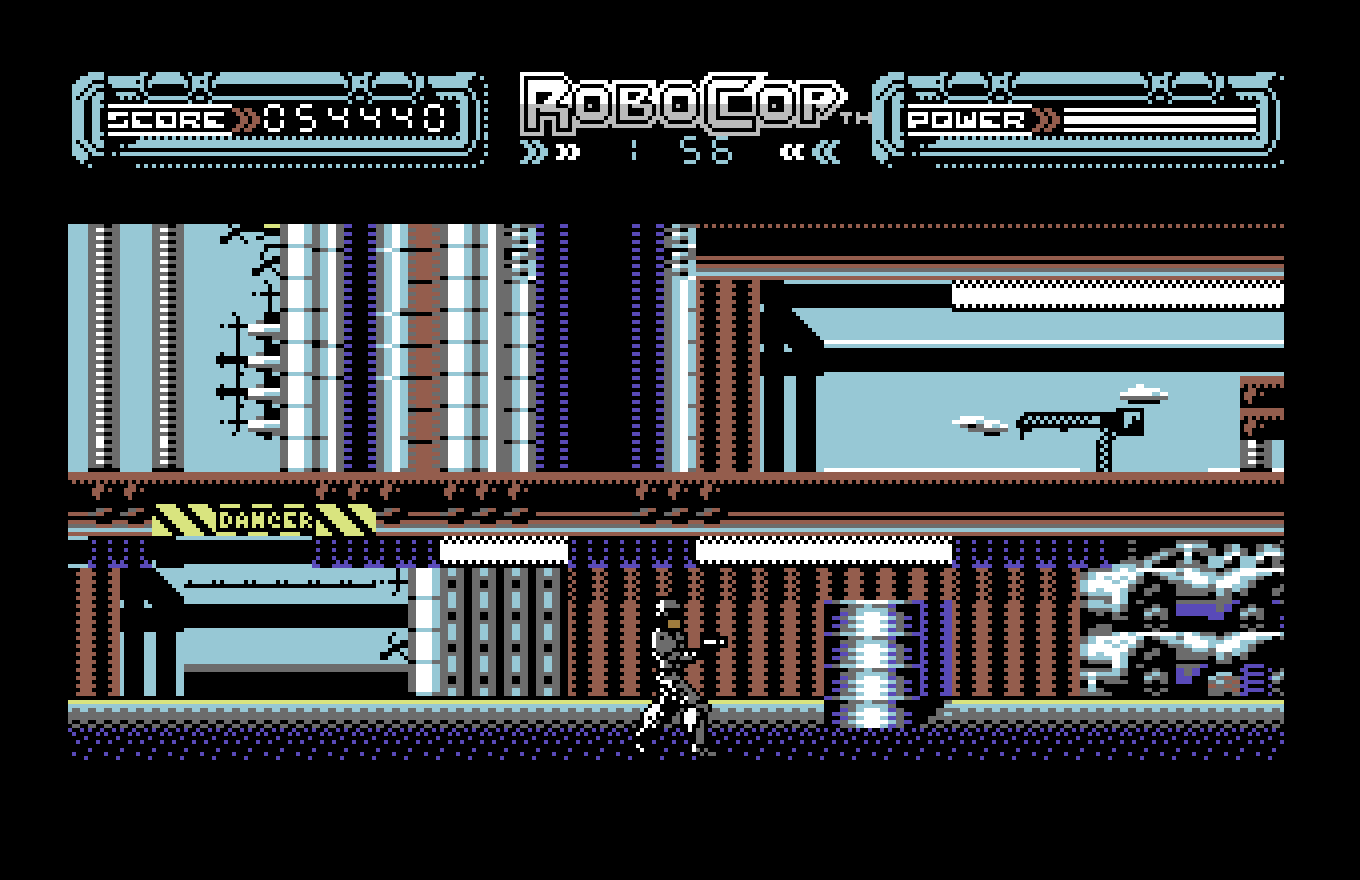This screenshot has height=880, width=1360.
Task: Click the striped hazard chevron left of DANGER
Action: 185,519
